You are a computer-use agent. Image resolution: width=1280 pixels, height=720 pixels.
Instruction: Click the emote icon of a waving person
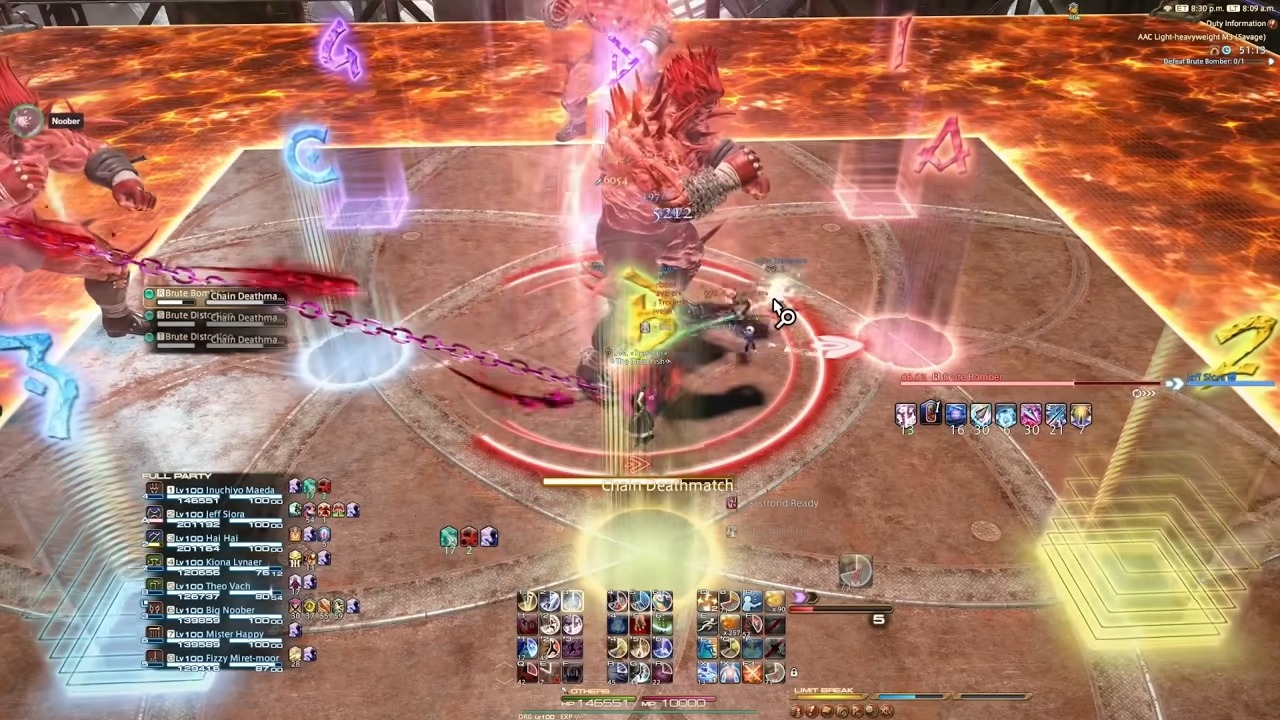click(752, 601)
